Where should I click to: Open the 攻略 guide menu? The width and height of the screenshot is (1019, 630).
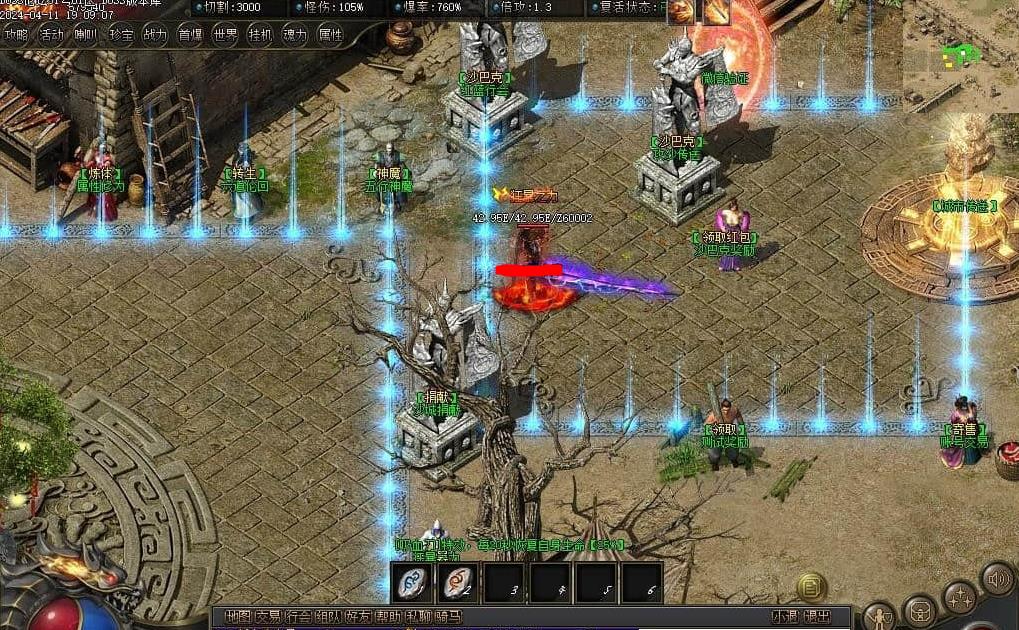(x=17, y=35)
